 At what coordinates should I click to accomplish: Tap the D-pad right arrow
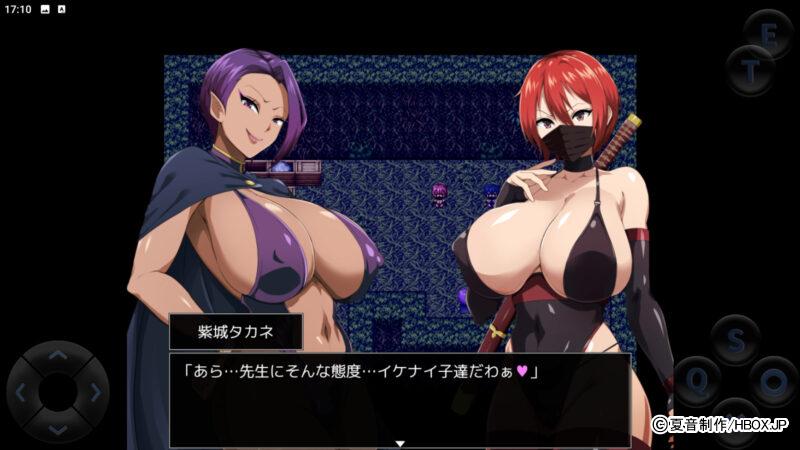point(94,392)
